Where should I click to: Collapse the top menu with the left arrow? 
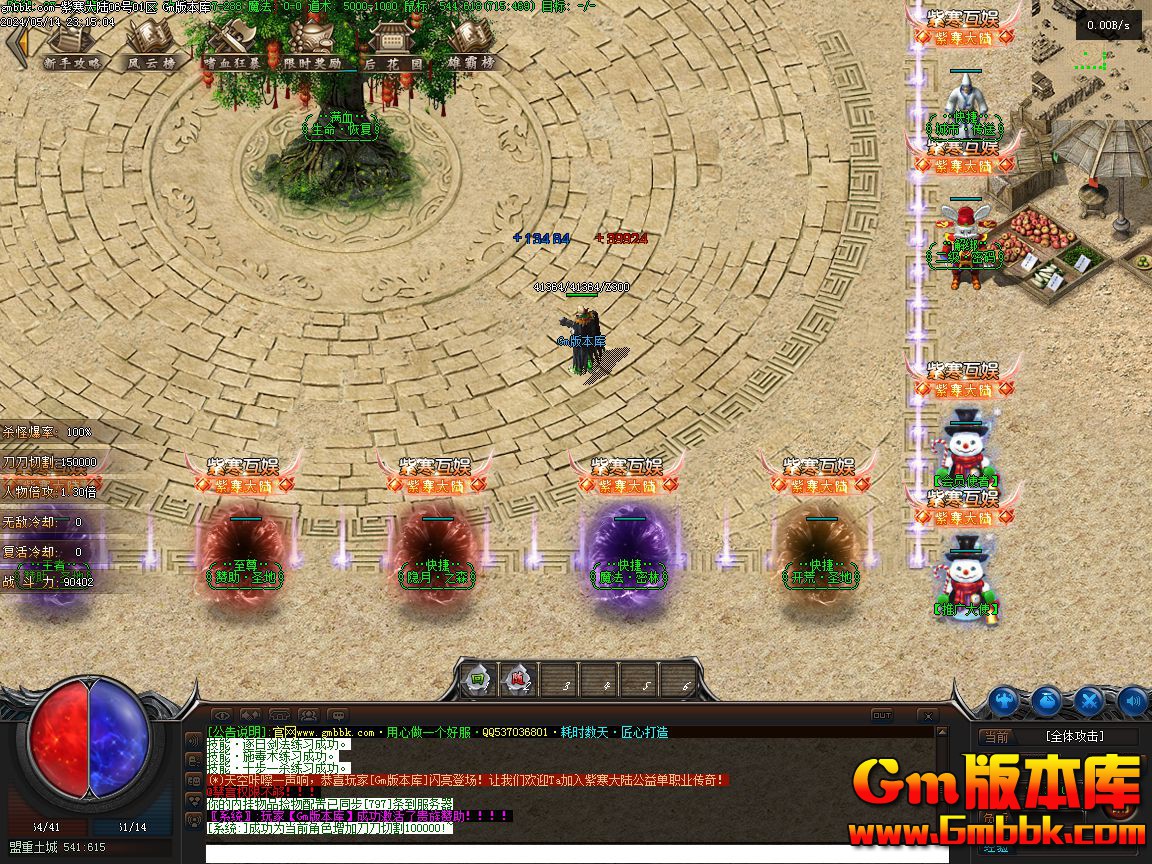[x=17, y=45]
